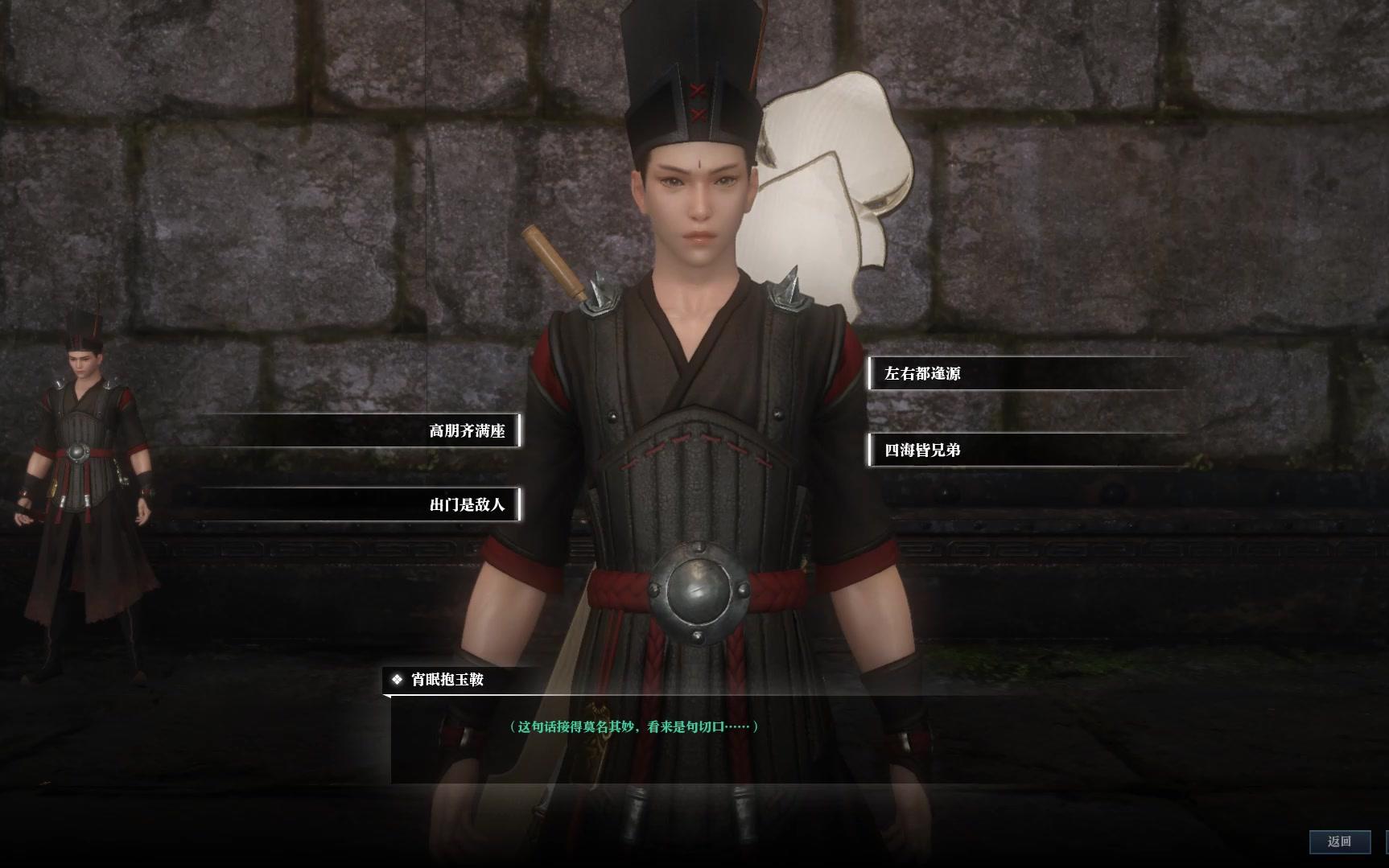Click the 返回 back button

pyautogui.click(x=1339, y=841)
